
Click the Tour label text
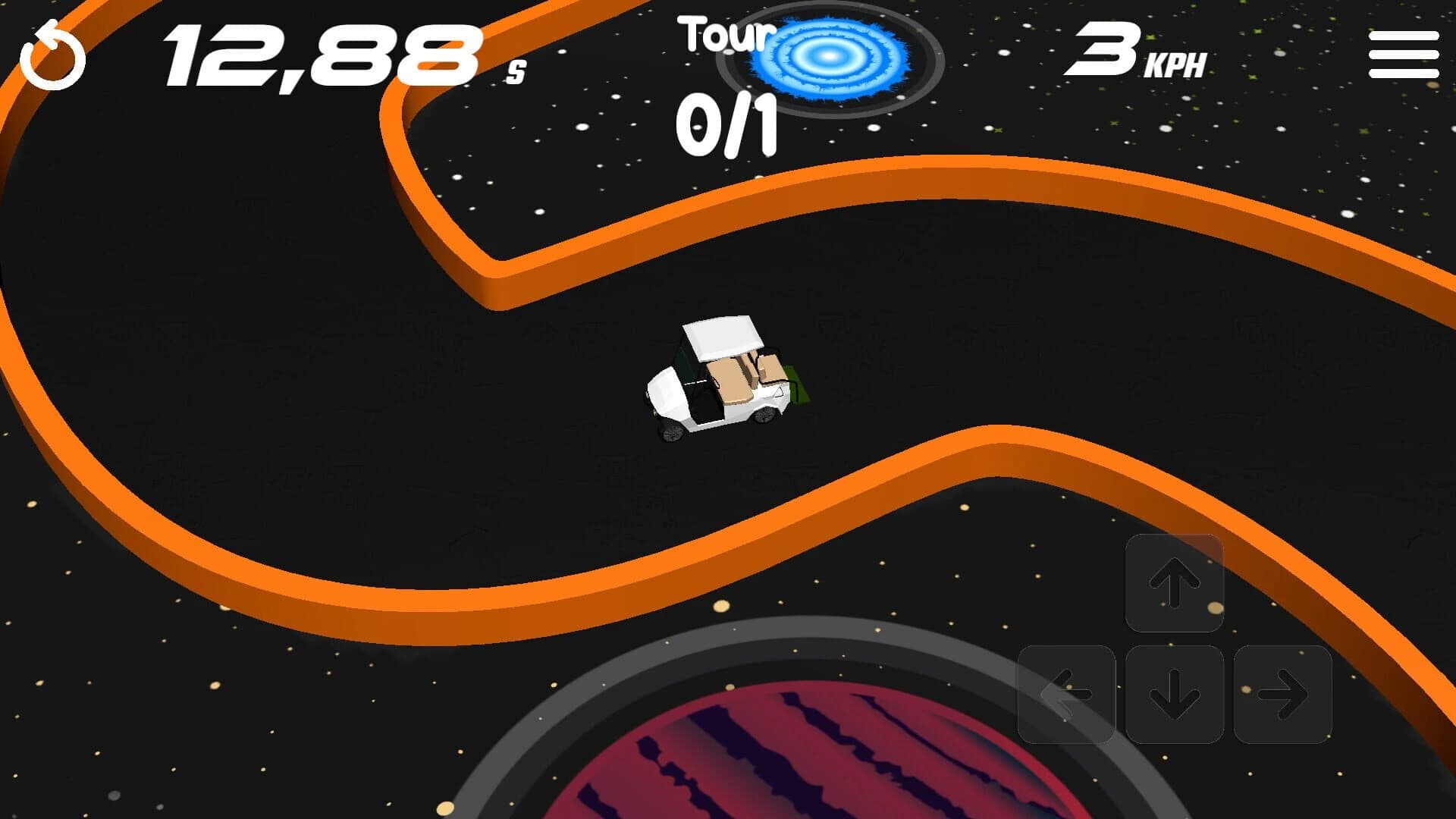(724, 34)
